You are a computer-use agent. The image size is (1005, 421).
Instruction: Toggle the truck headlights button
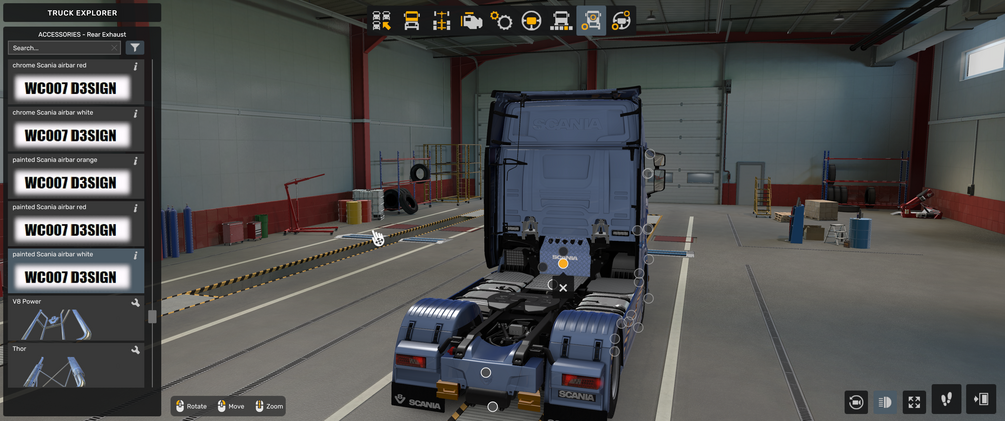(x=885, y=402)
